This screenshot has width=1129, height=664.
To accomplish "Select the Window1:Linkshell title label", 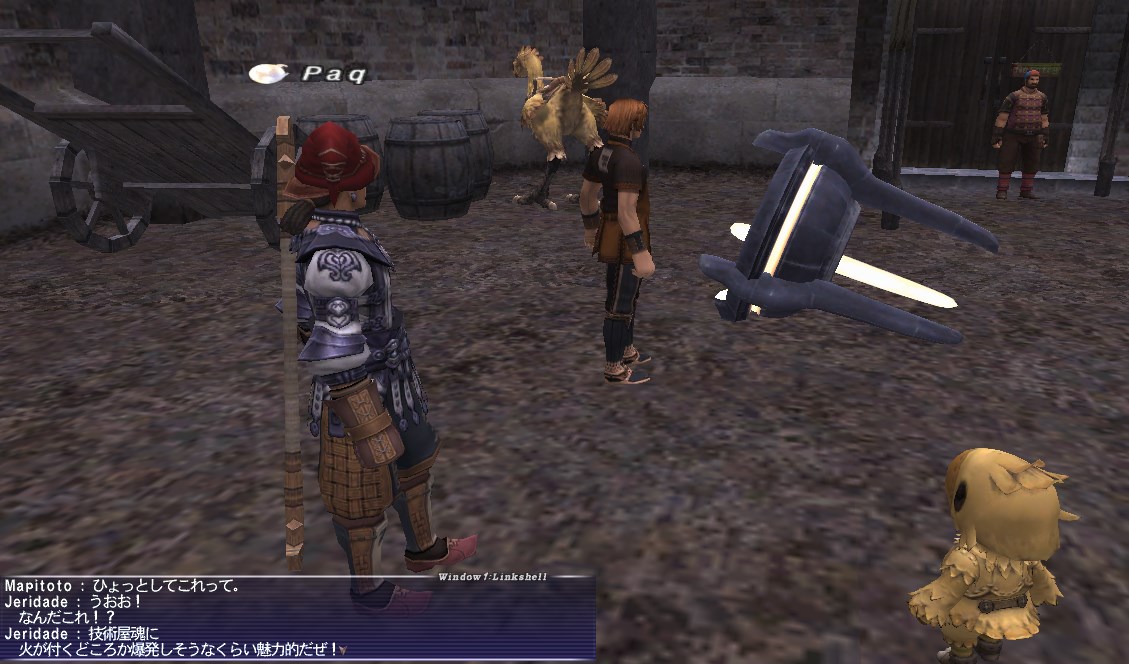I will click(492, 577).
